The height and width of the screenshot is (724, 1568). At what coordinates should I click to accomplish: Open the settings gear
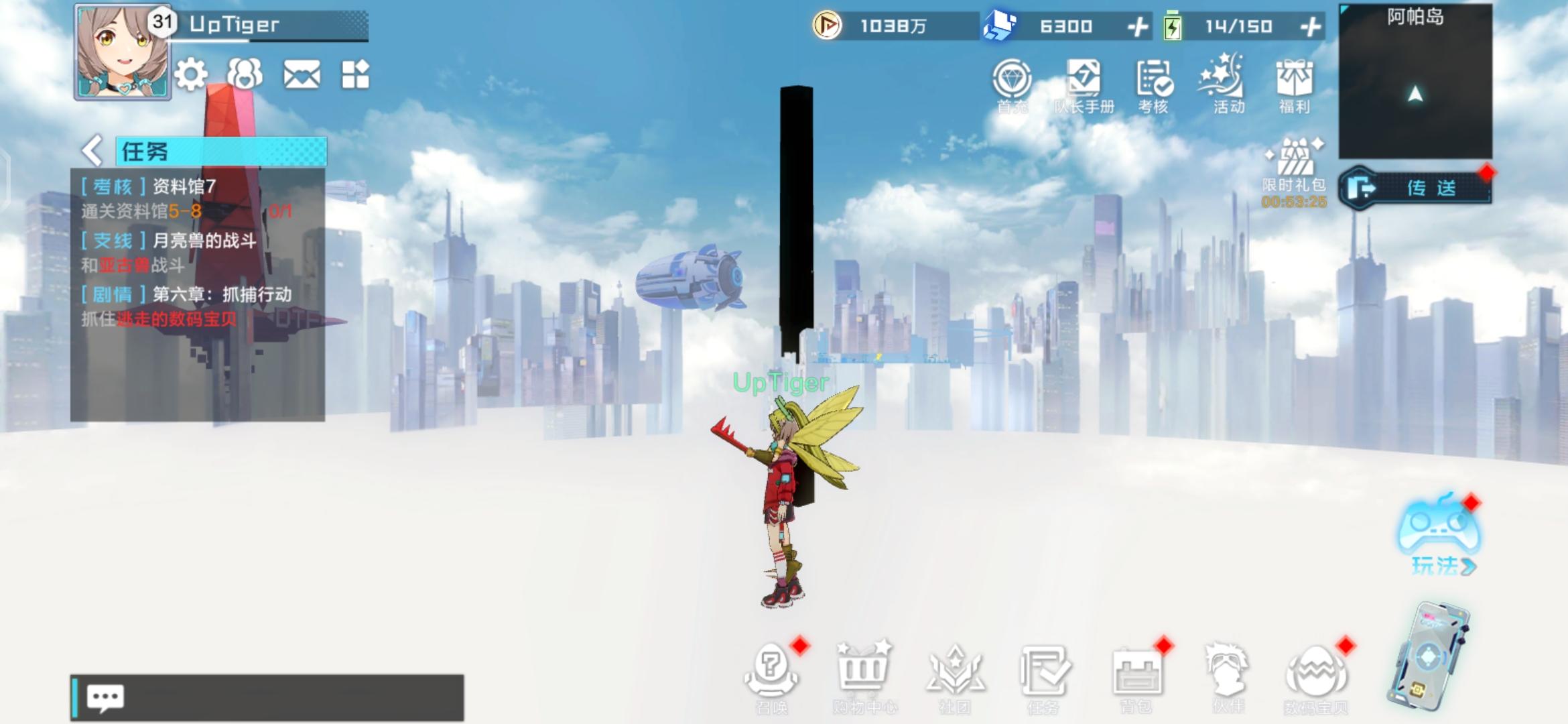point(192,76)
